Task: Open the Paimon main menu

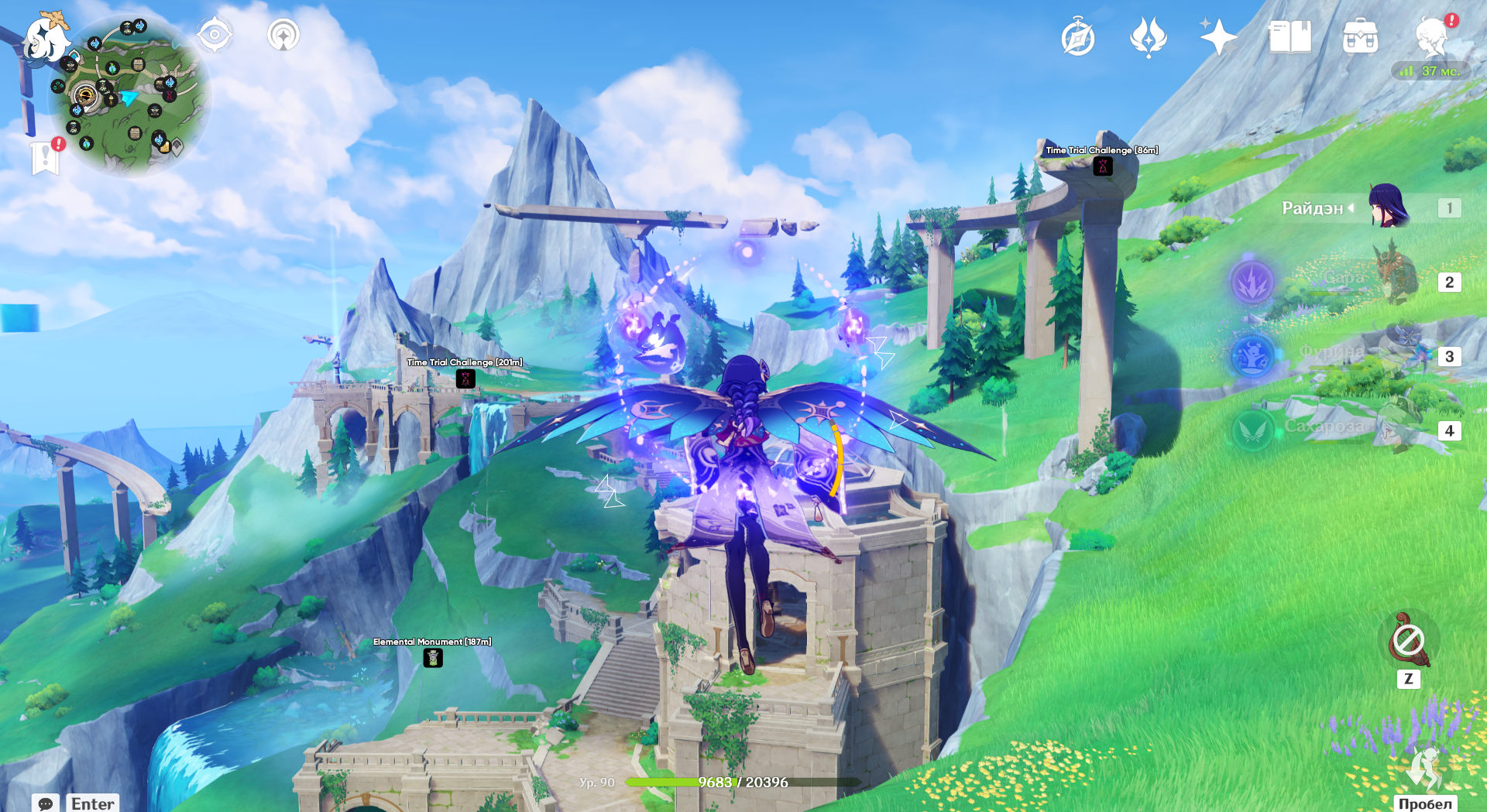Action: tap(45, 39)
